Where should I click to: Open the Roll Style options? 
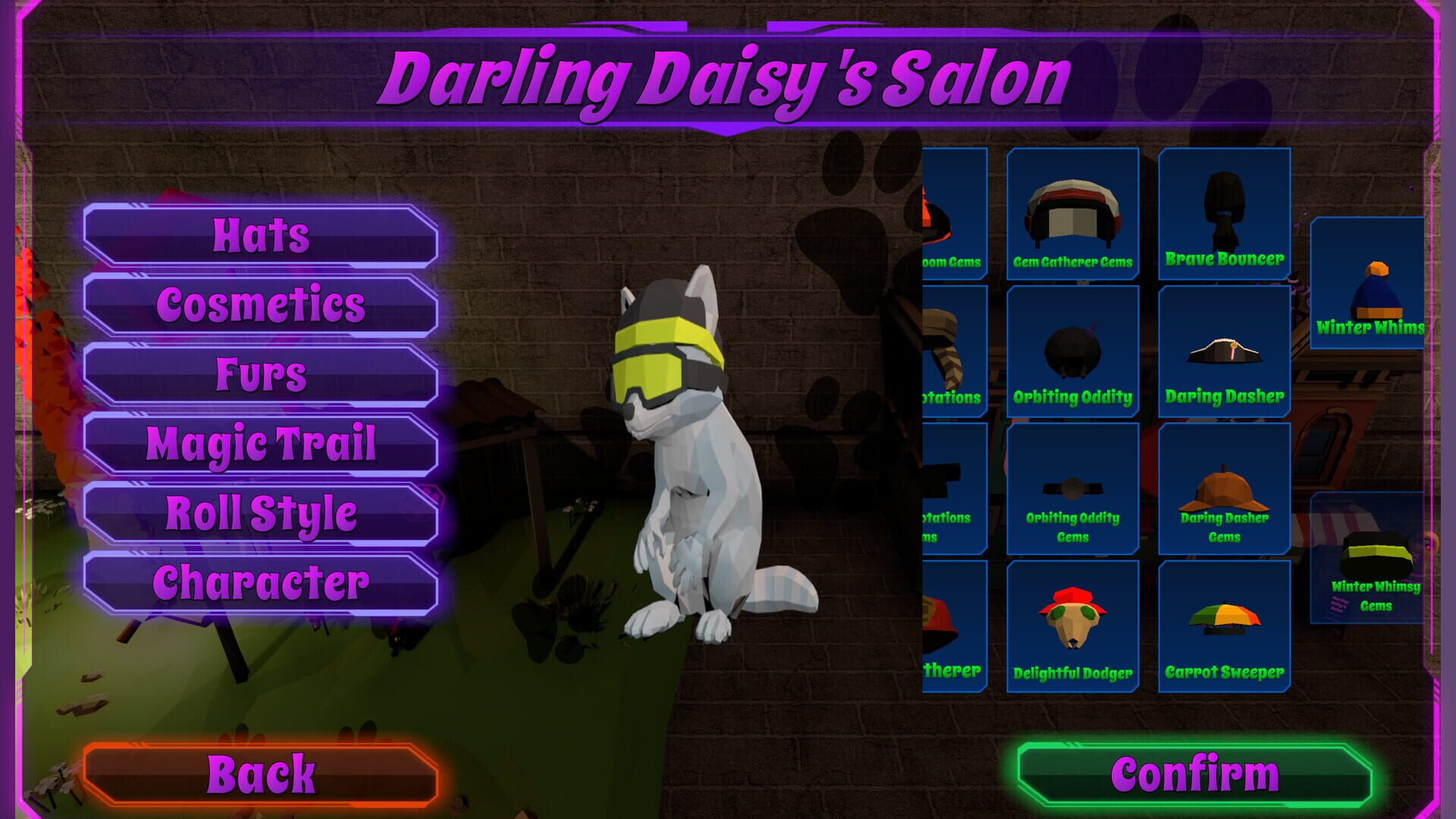coord(262,513)
